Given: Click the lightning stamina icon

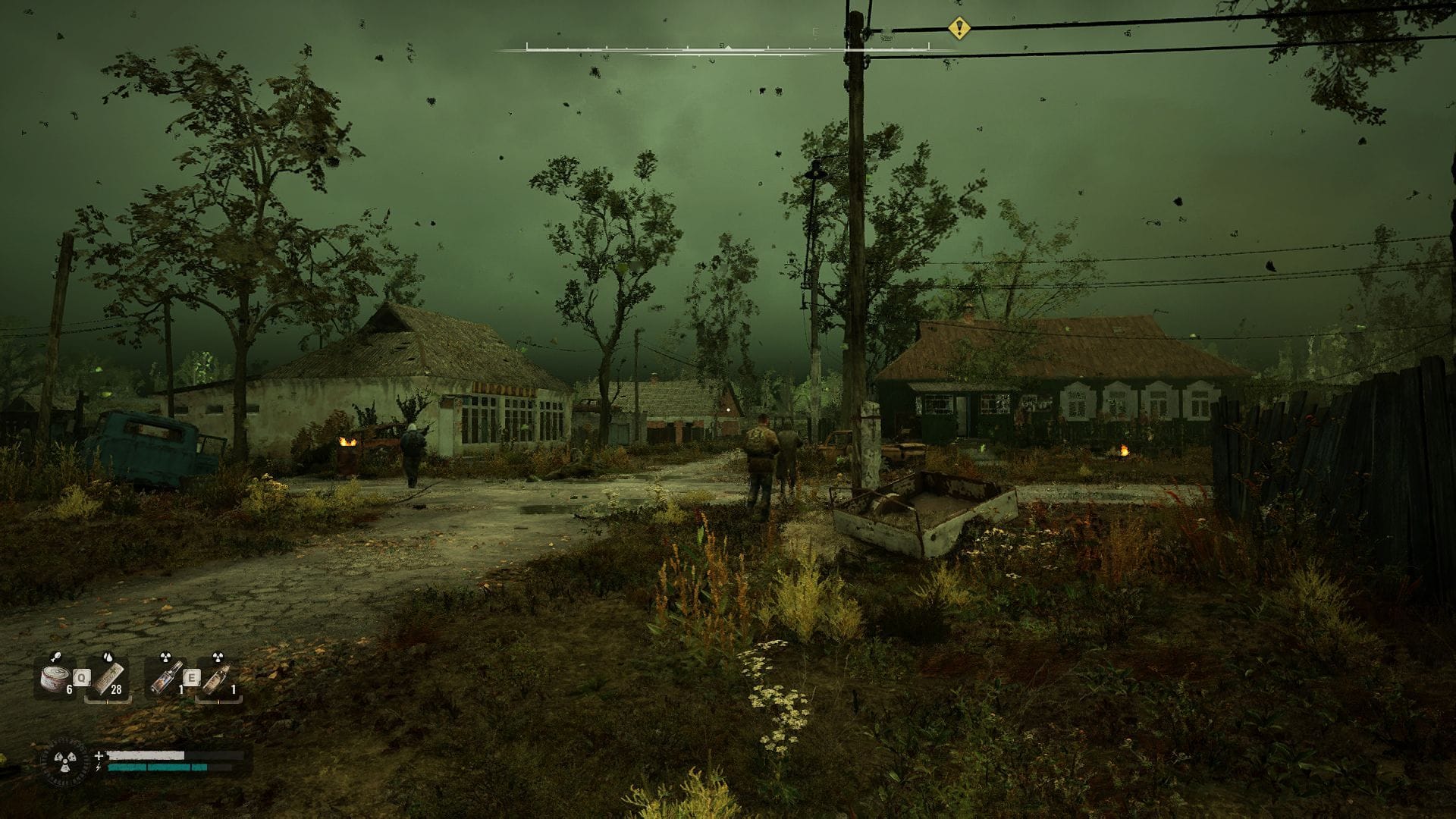Looking at the screenshot, I should click(x=99, y=767).
